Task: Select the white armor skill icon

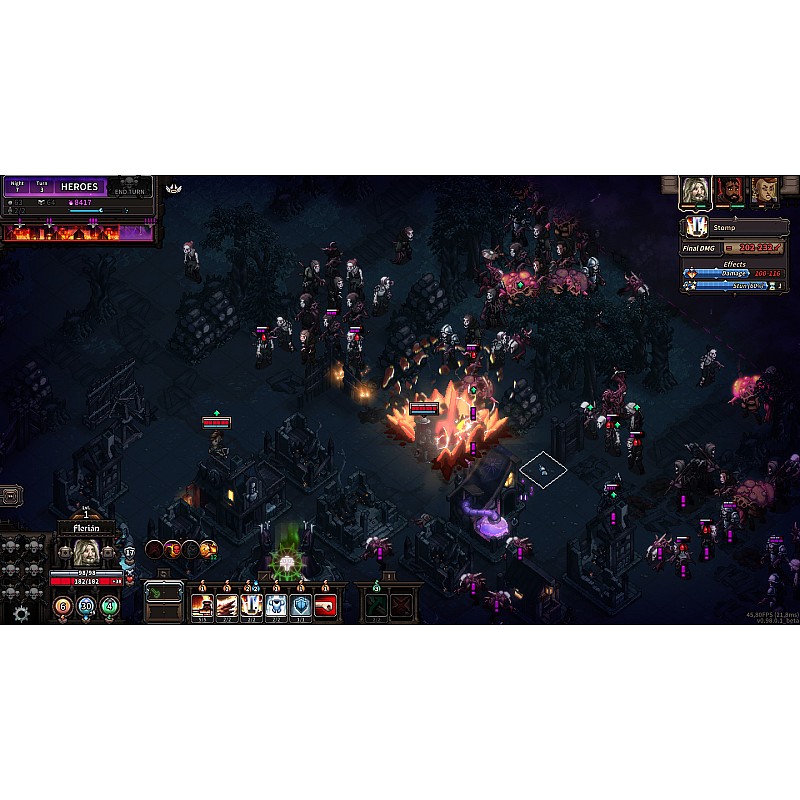Action: [275, 604]
